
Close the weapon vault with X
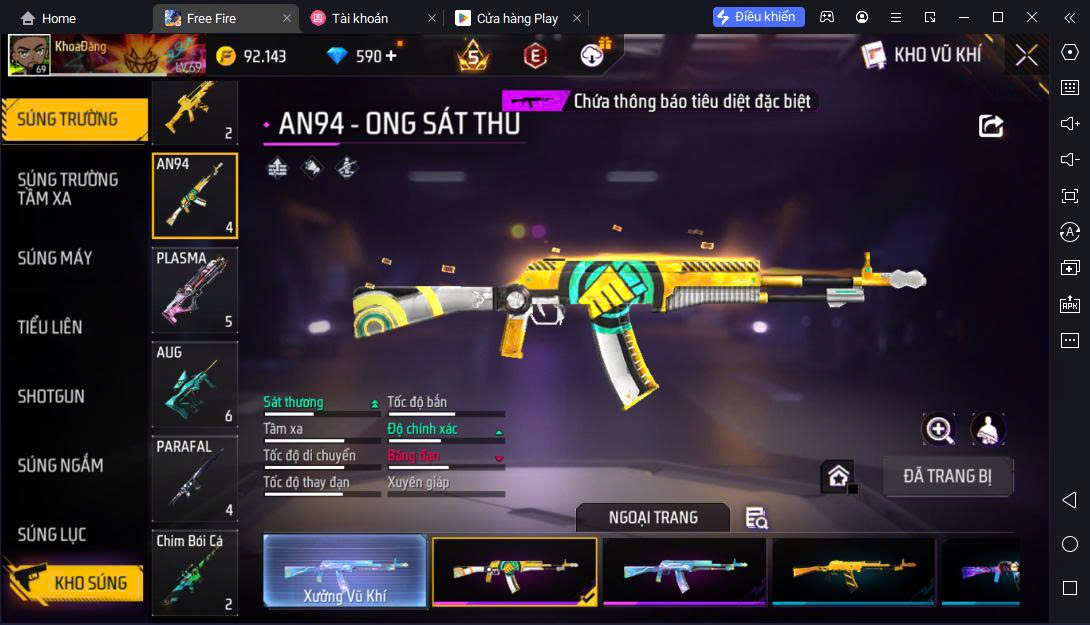click(1026, 55)
